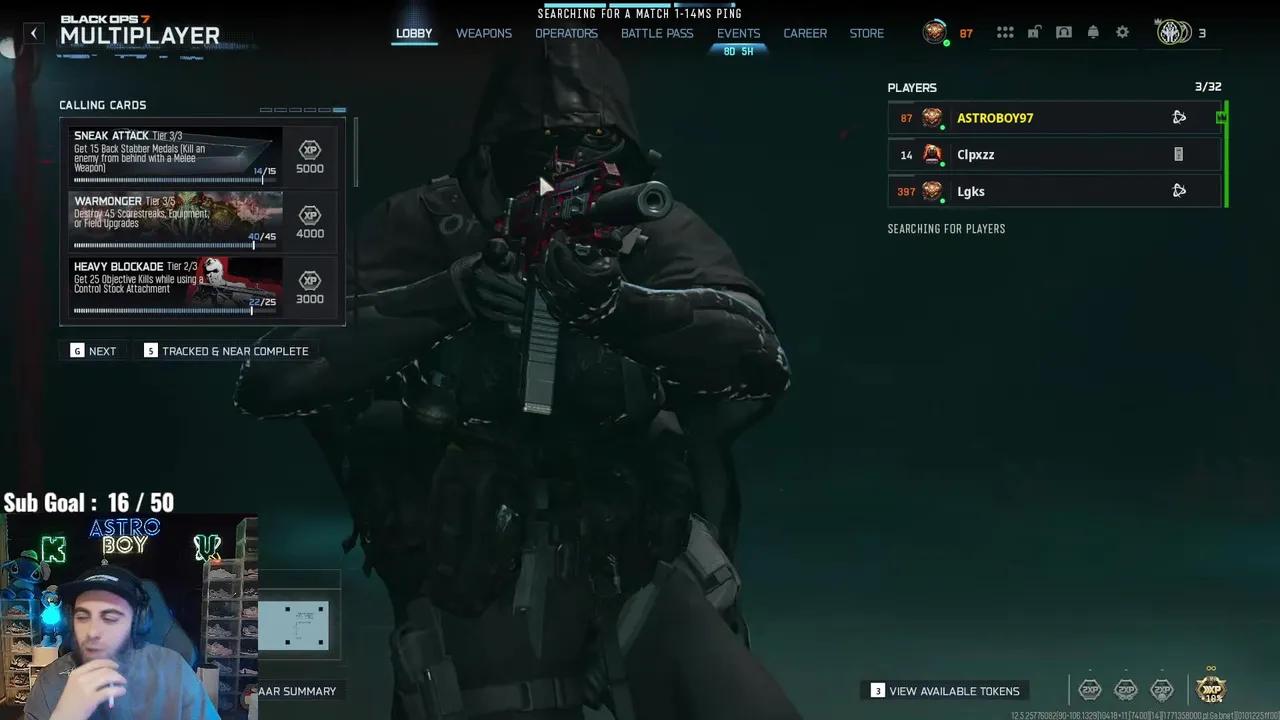Open the Operators tab

pyautogui.click(x=566, y=33)
